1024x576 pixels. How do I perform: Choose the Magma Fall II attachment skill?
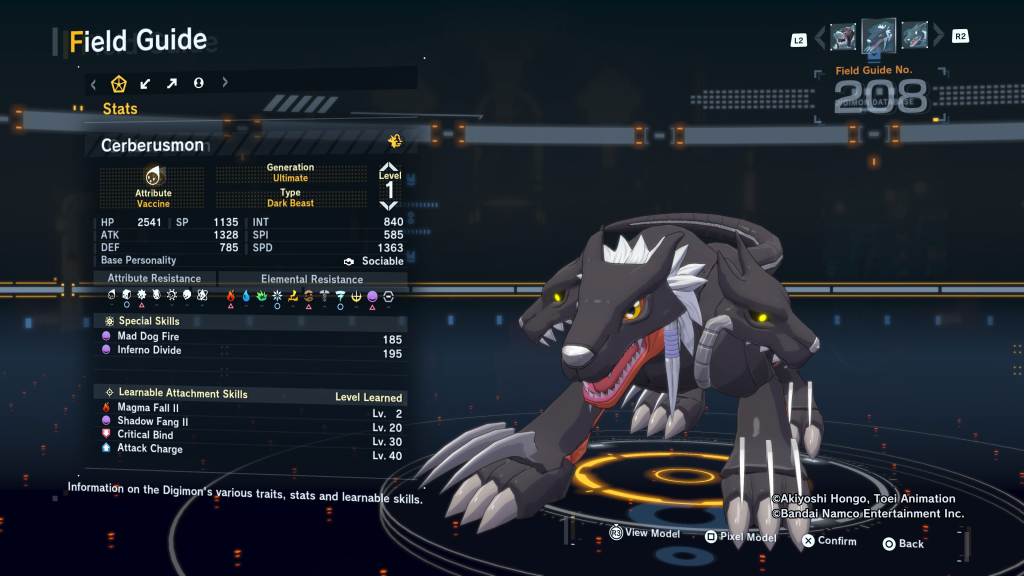[148, 408]
